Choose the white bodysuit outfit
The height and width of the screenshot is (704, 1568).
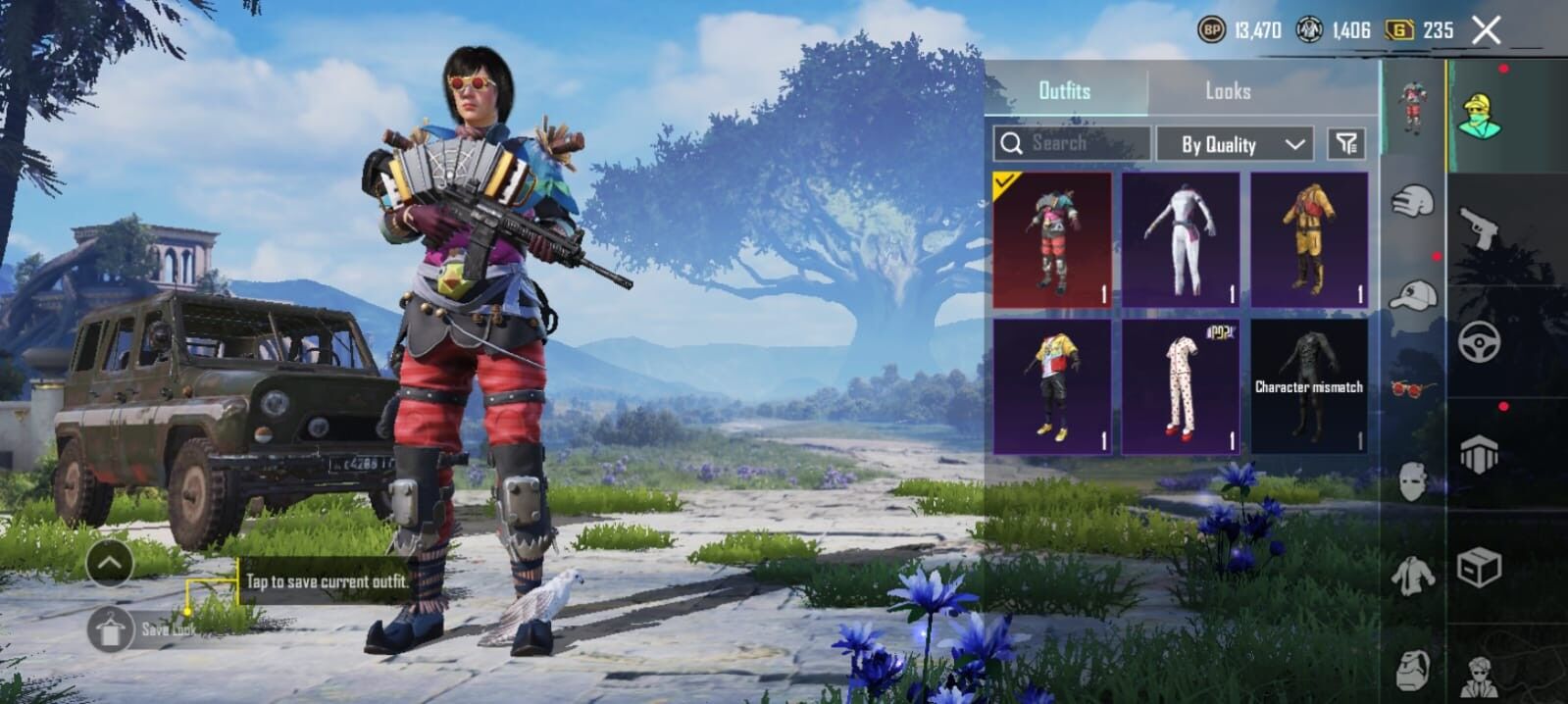pyautogui.click(x=1181, y=240)
